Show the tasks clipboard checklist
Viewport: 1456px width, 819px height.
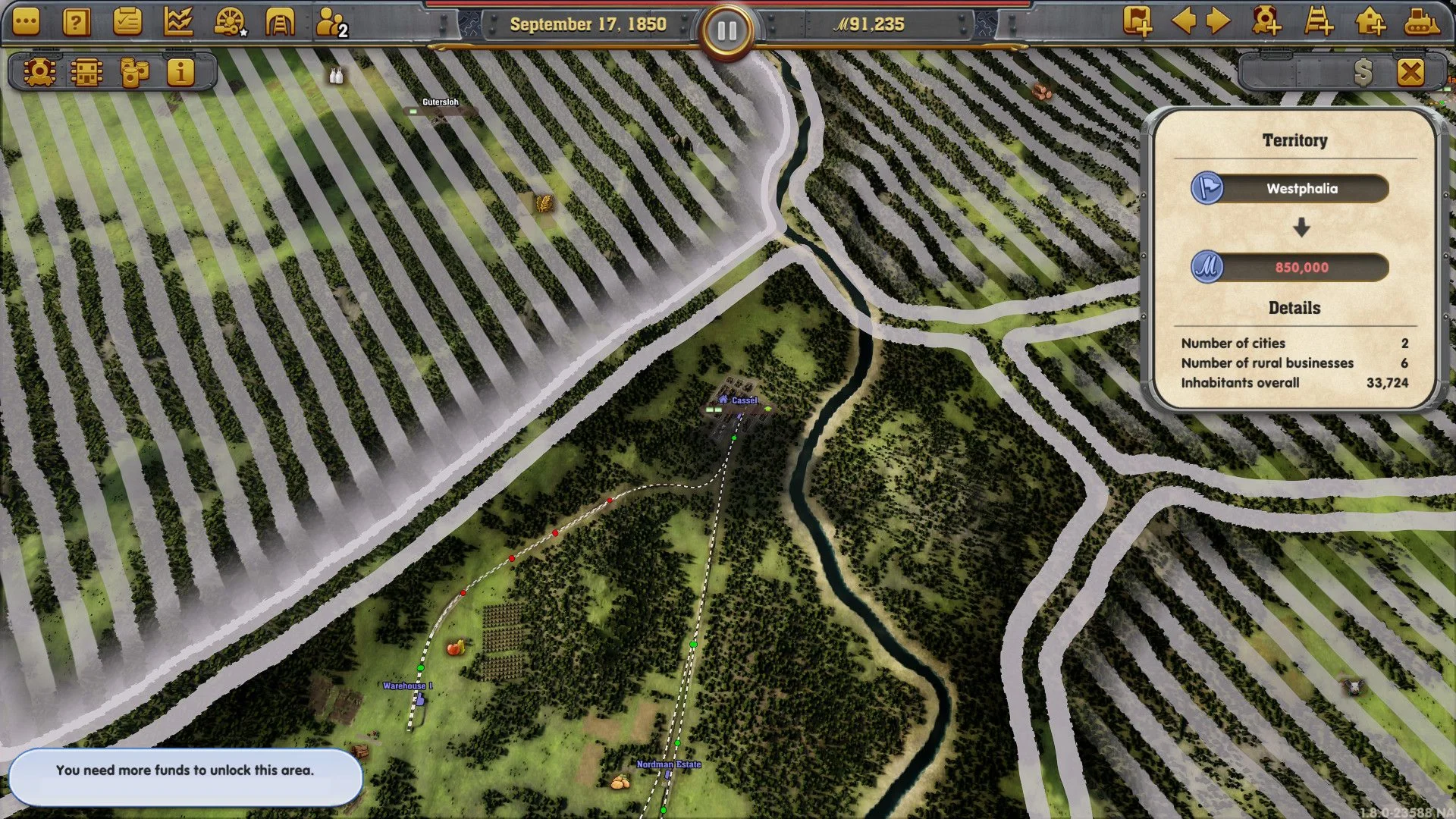pyautogui.click(x=127, y=23)
